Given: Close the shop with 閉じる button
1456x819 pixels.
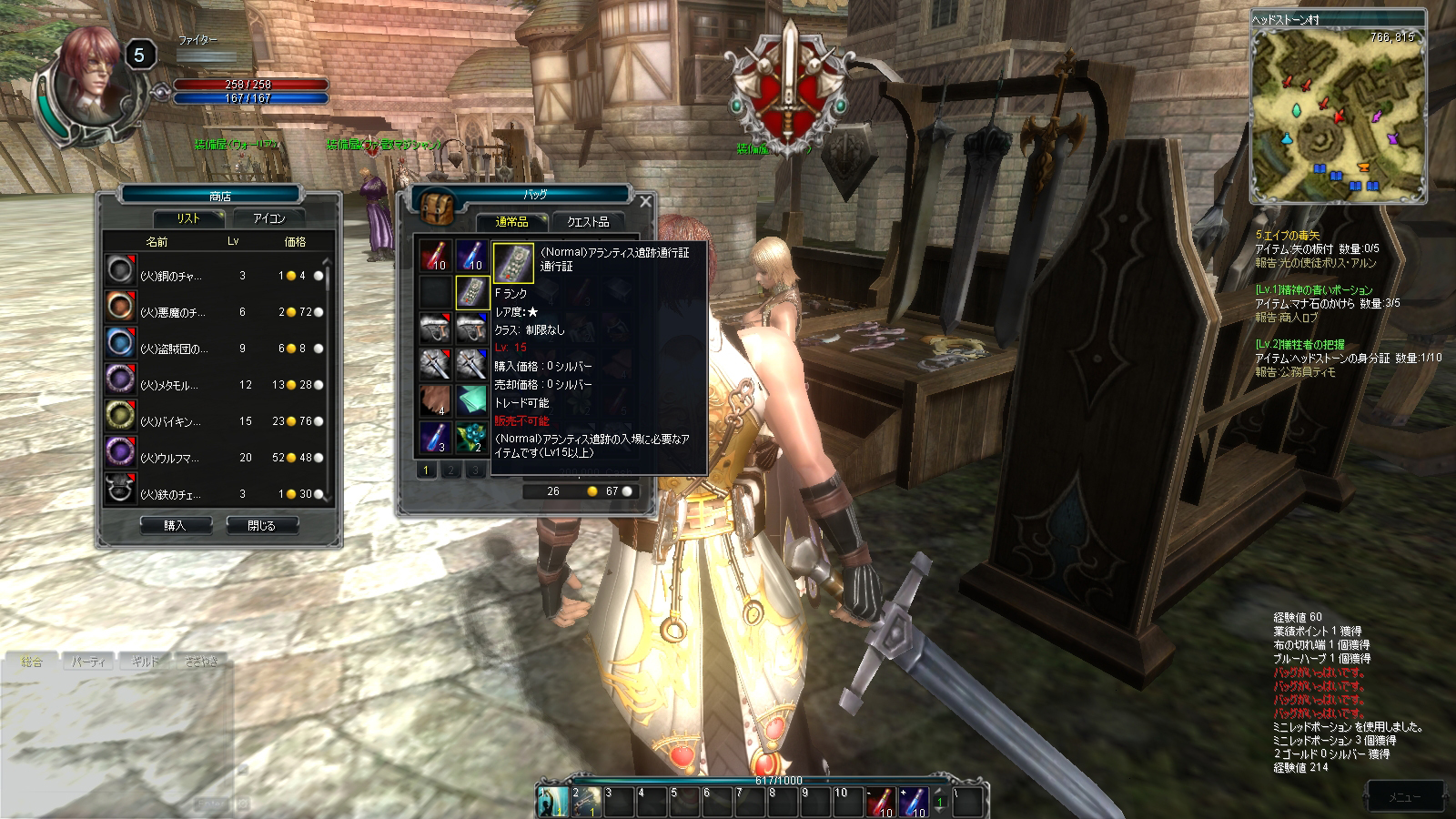Looking at the screenshot, I should point(261,525).
